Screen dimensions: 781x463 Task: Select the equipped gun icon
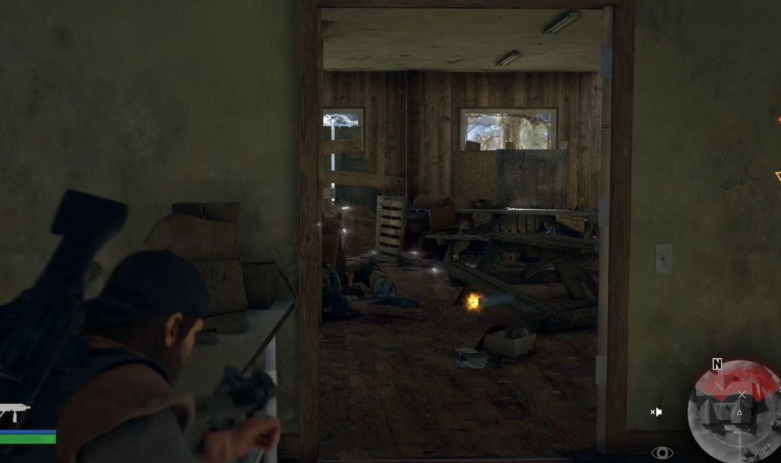click(x=14, y=412)
